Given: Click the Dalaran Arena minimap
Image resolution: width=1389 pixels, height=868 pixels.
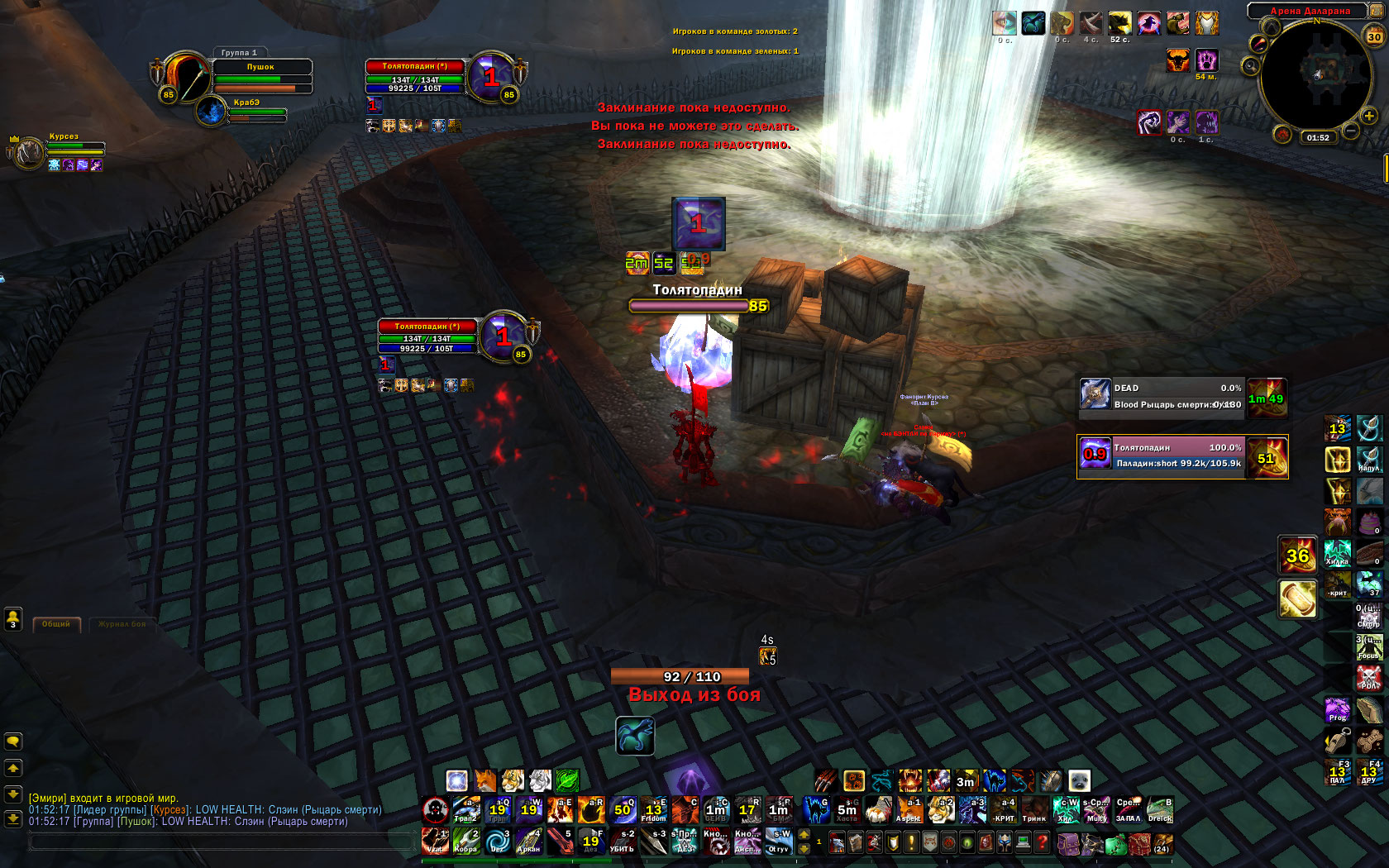Looking at the screenshot, I should pyautogui.click(x=1316, y=74).
